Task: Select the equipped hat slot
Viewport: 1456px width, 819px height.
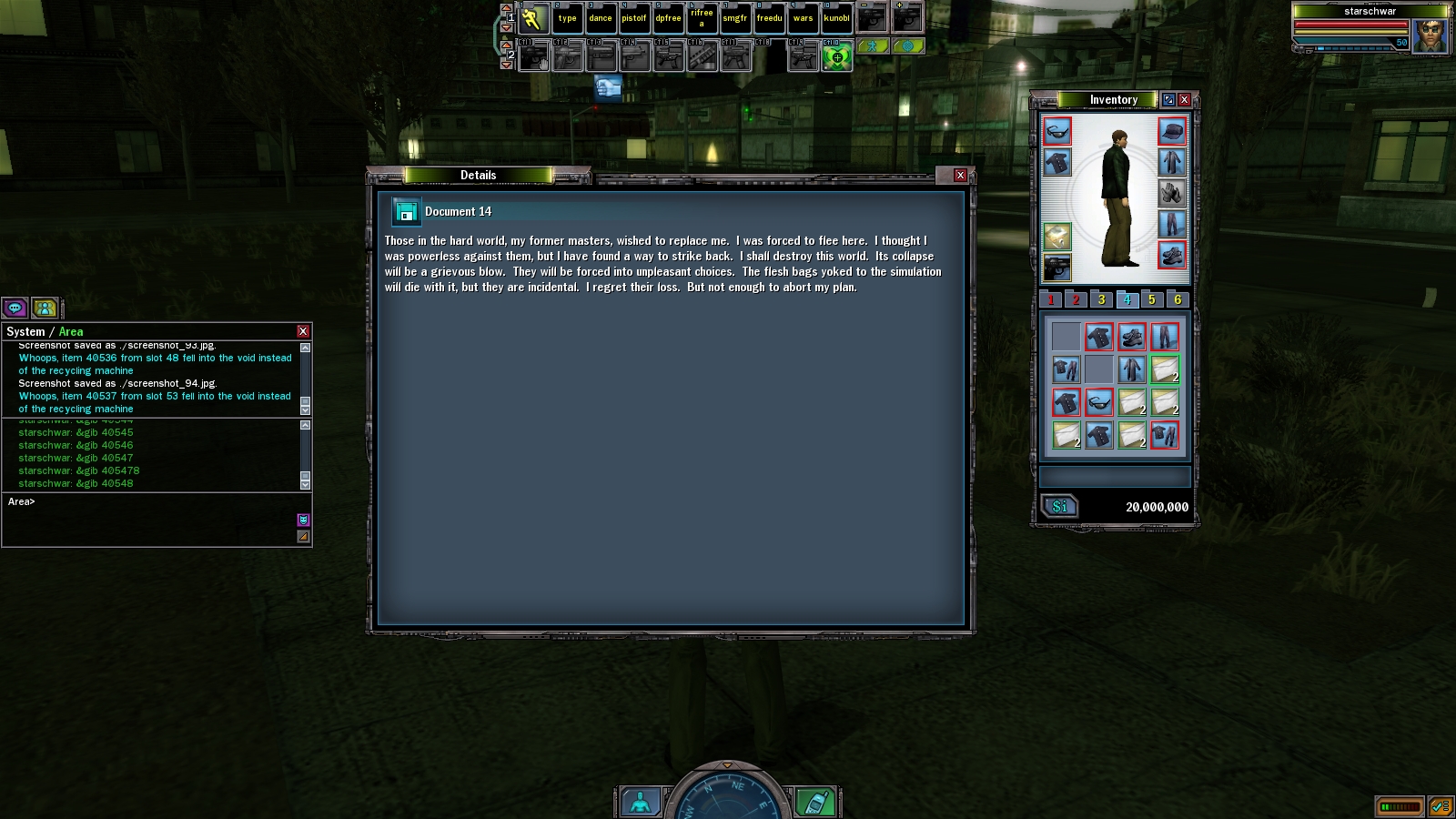Action: pos(1172,132)
